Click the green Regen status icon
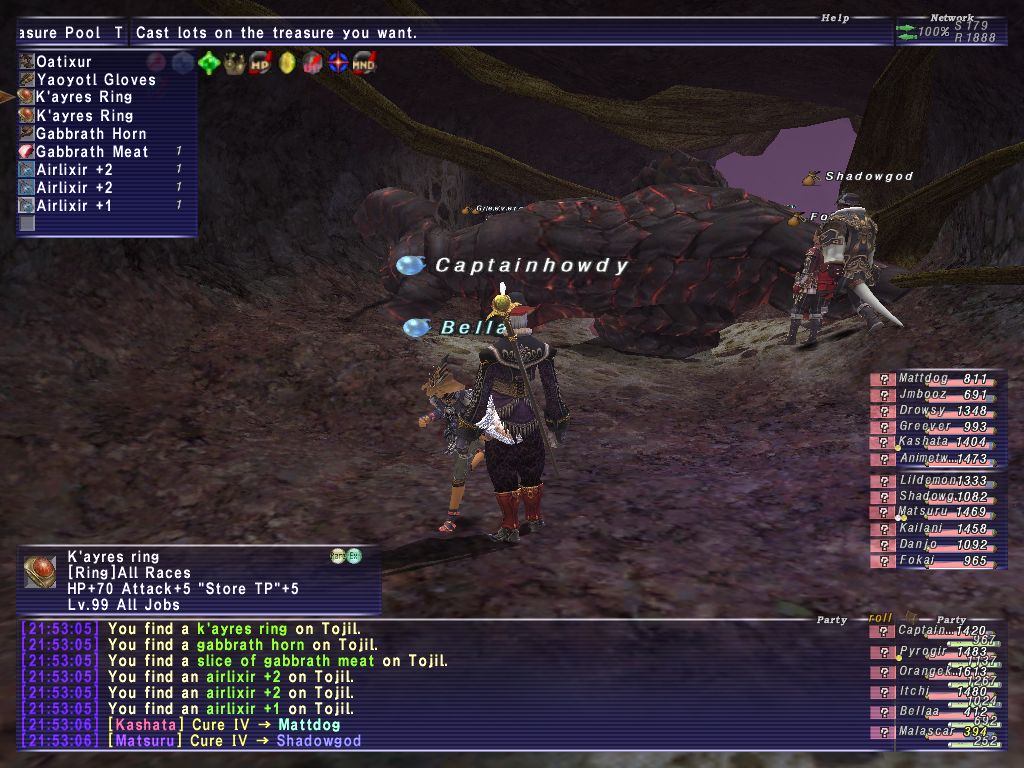 pos(208,63)
